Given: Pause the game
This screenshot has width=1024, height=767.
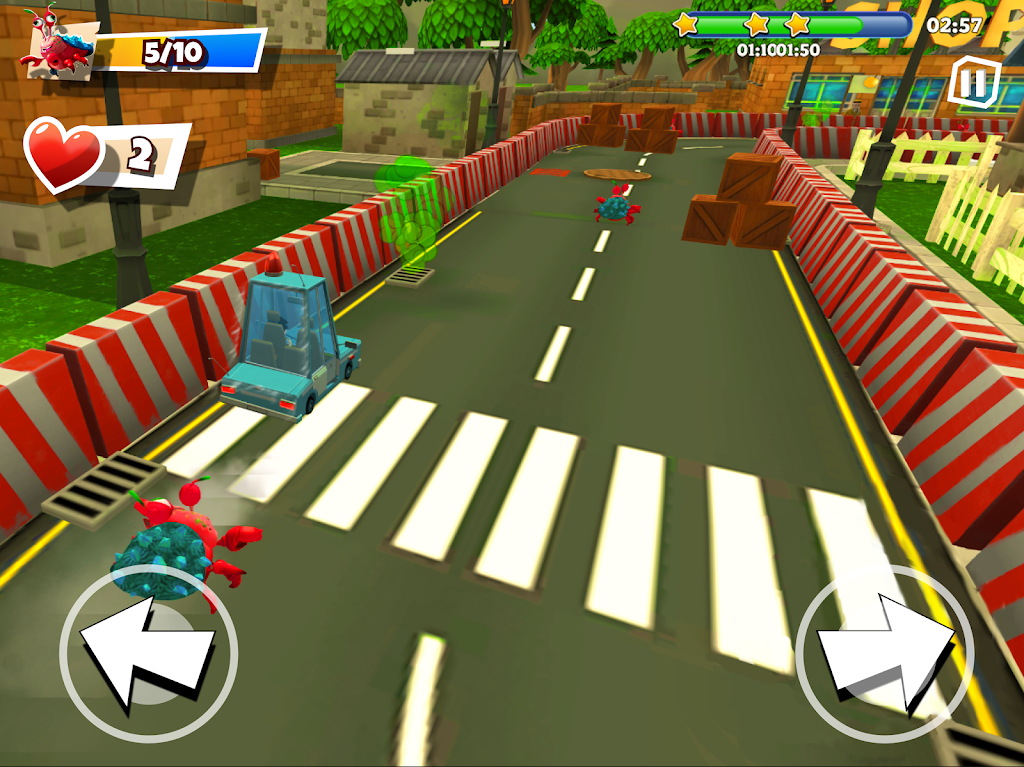Looking at the screenshot, I should point(969,81).
